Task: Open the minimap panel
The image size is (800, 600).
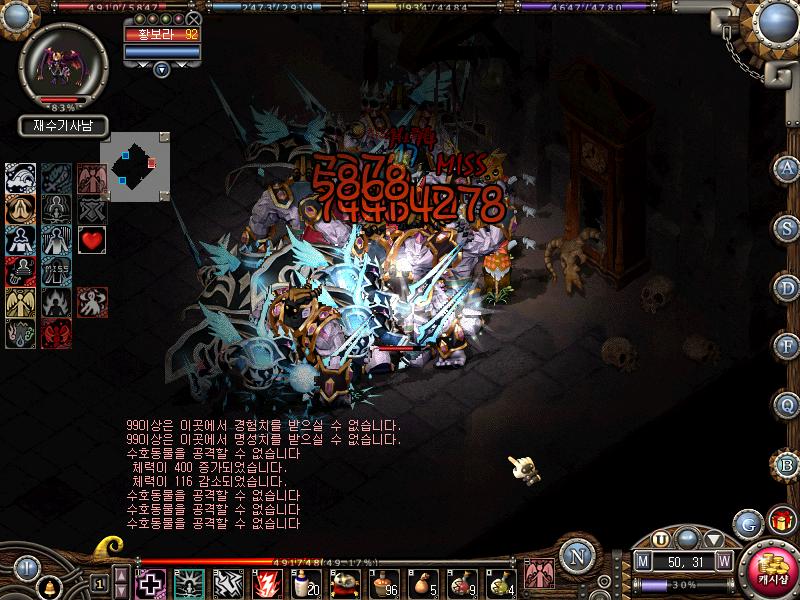Action: pyautogui.click(x=134, y=167)
